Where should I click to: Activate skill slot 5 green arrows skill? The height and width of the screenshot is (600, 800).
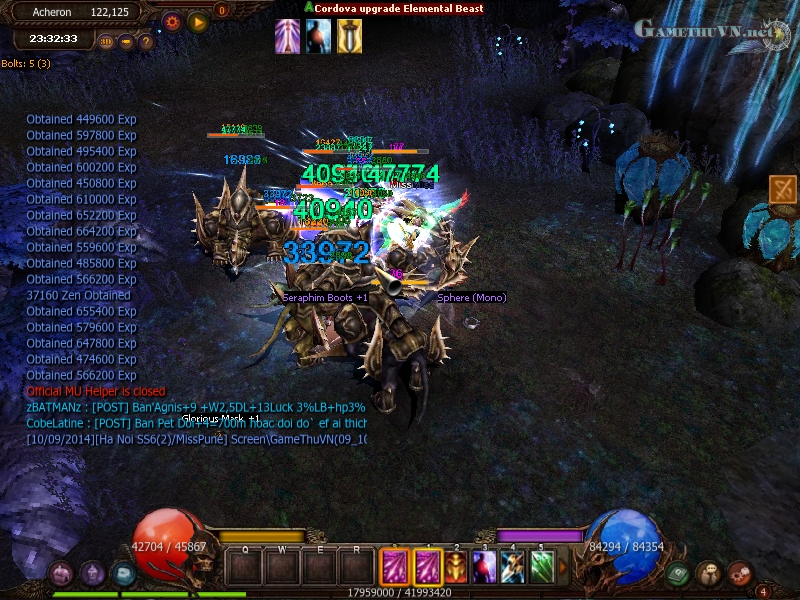[x=542, y=567]
